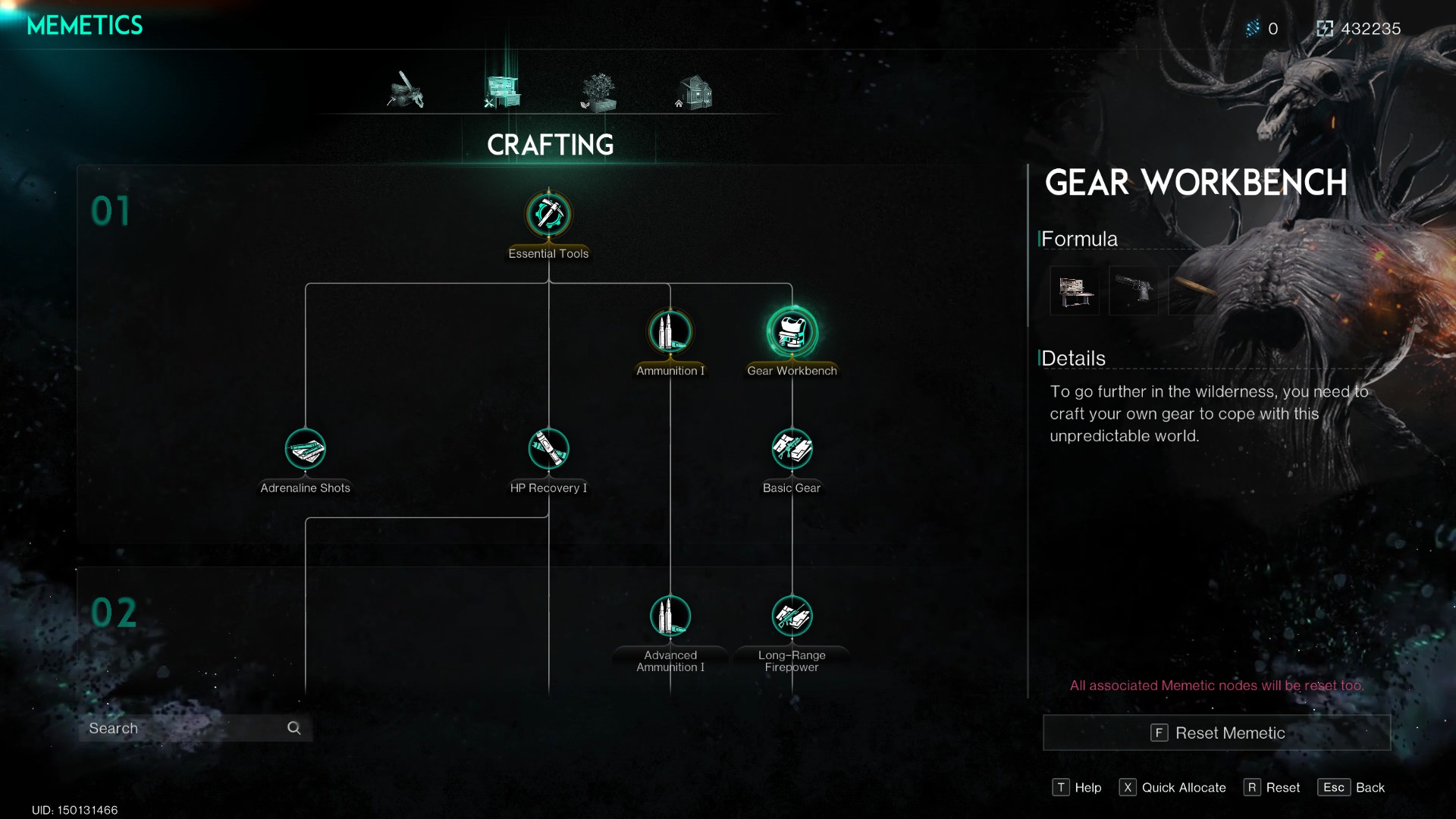
Task: Click the Back option in bottom bar
Action: (1351, 787)
